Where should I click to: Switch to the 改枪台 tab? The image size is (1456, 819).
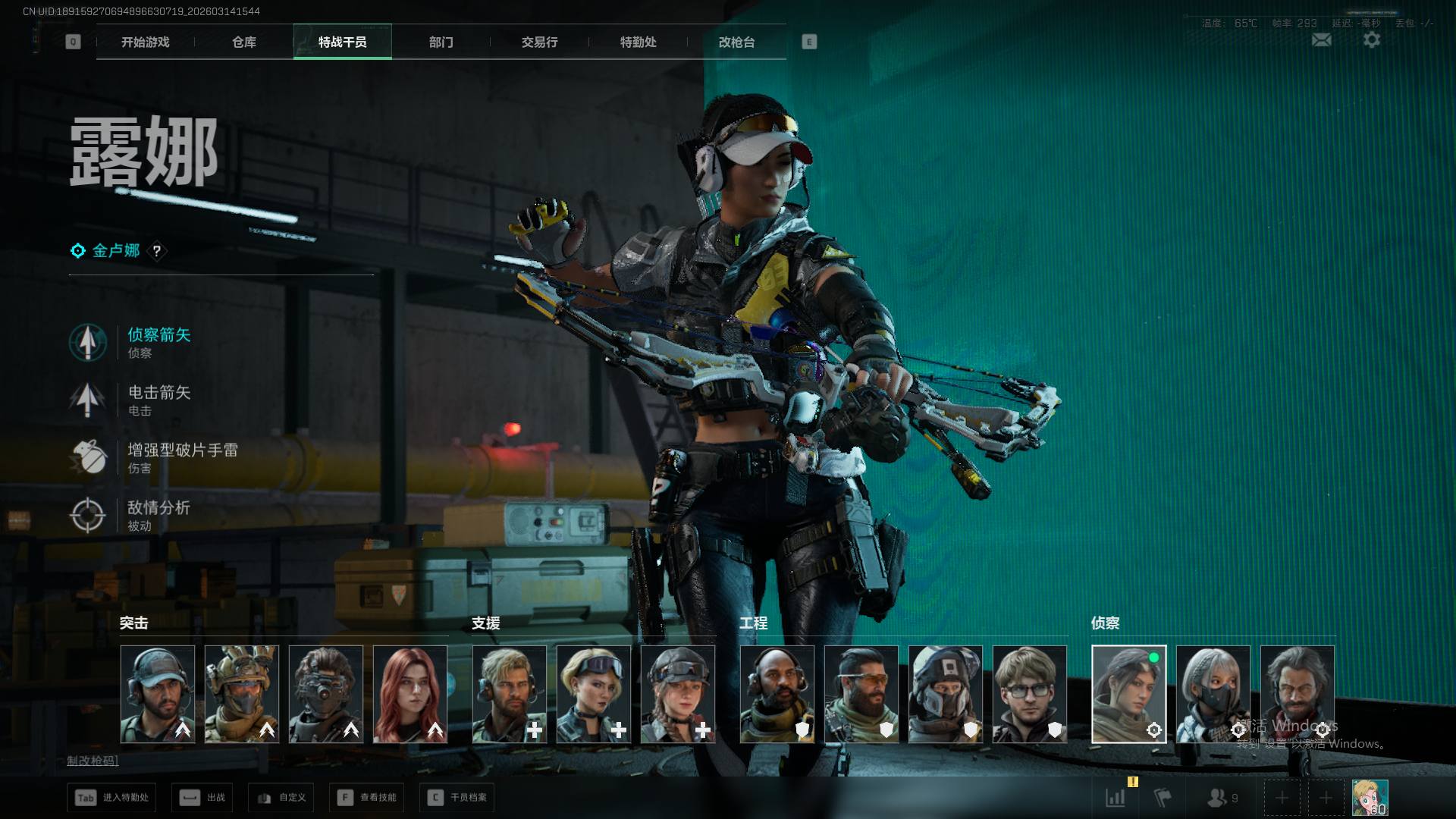[x=736, y=42]
